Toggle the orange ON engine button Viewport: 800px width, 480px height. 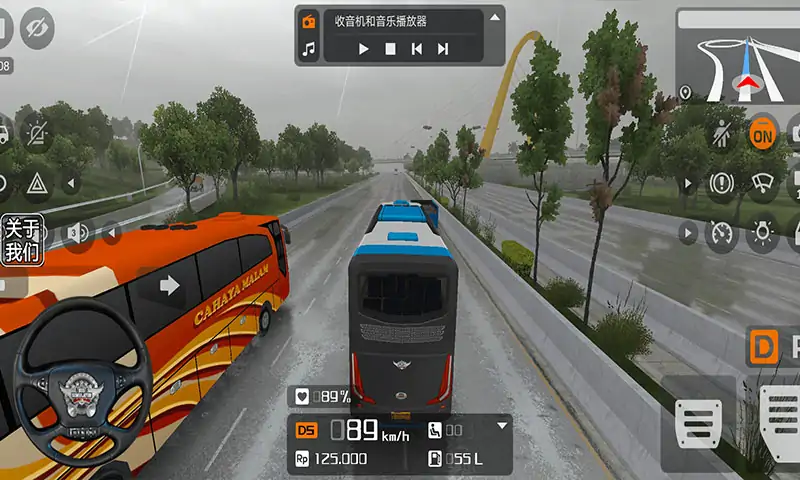tap(763, 133)
